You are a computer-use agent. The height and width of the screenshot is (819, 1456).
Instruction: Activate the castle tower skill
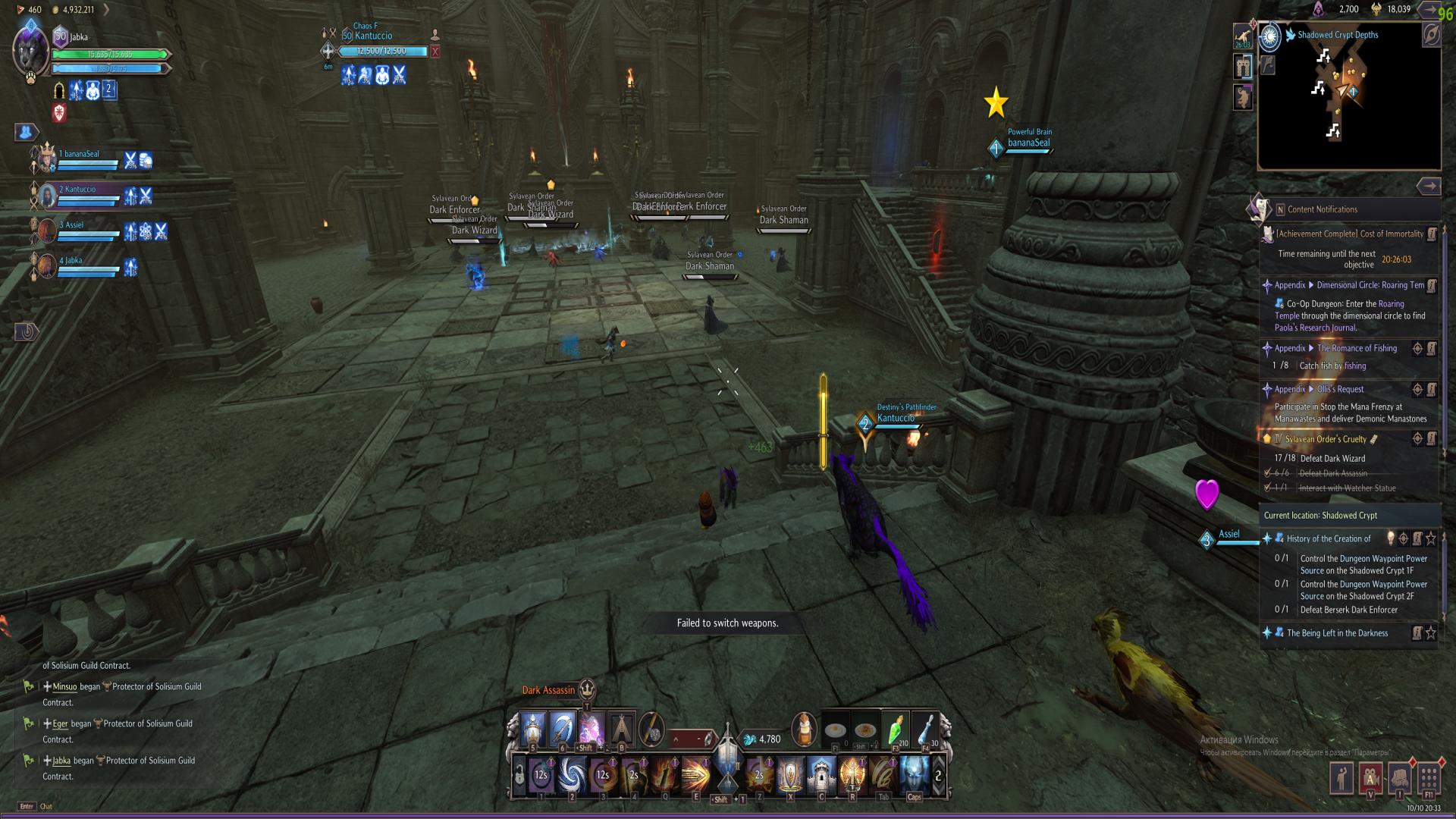coord(821,775)
